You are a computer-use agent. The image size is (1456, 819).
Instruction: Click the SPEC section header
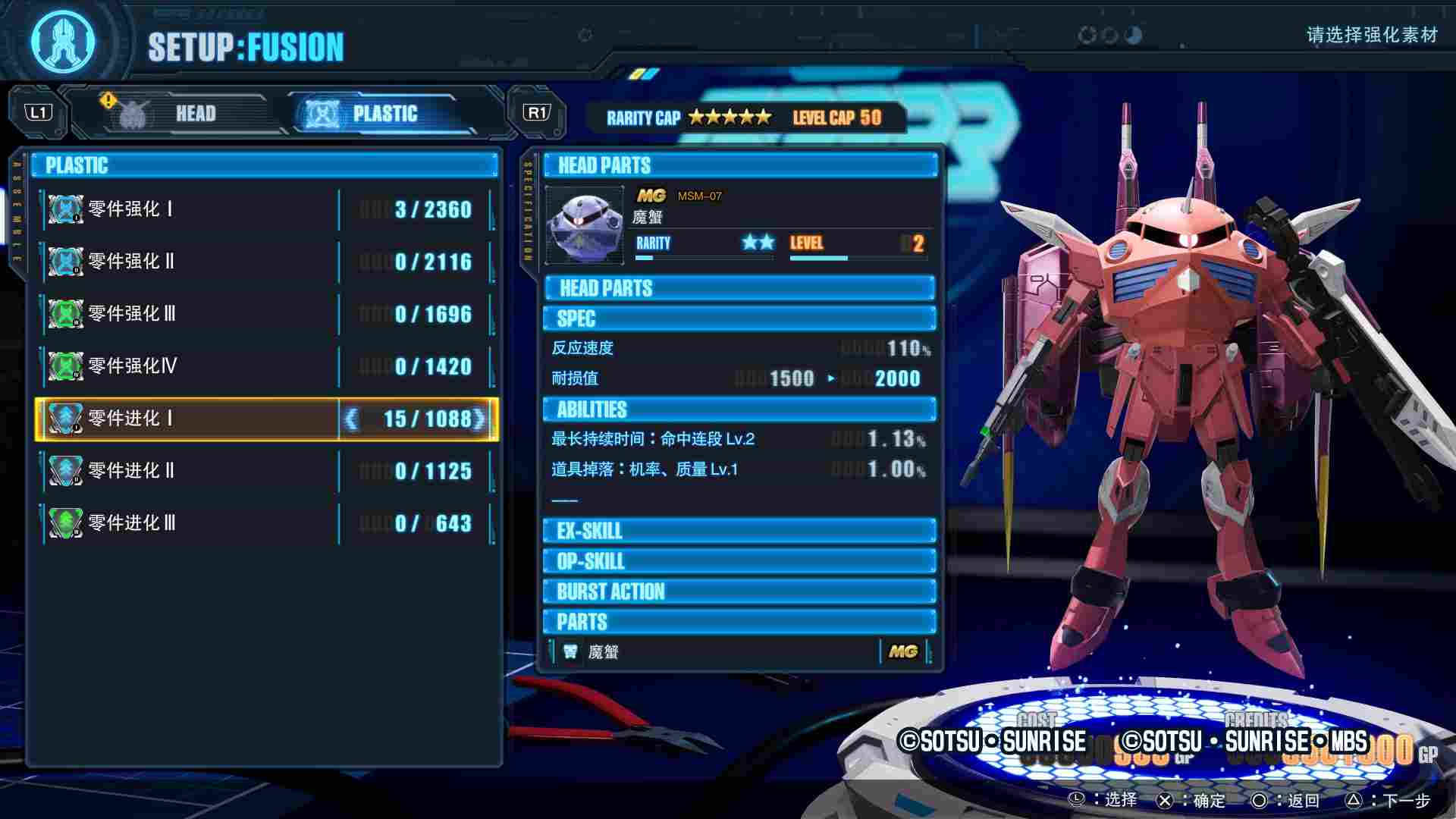739,318
